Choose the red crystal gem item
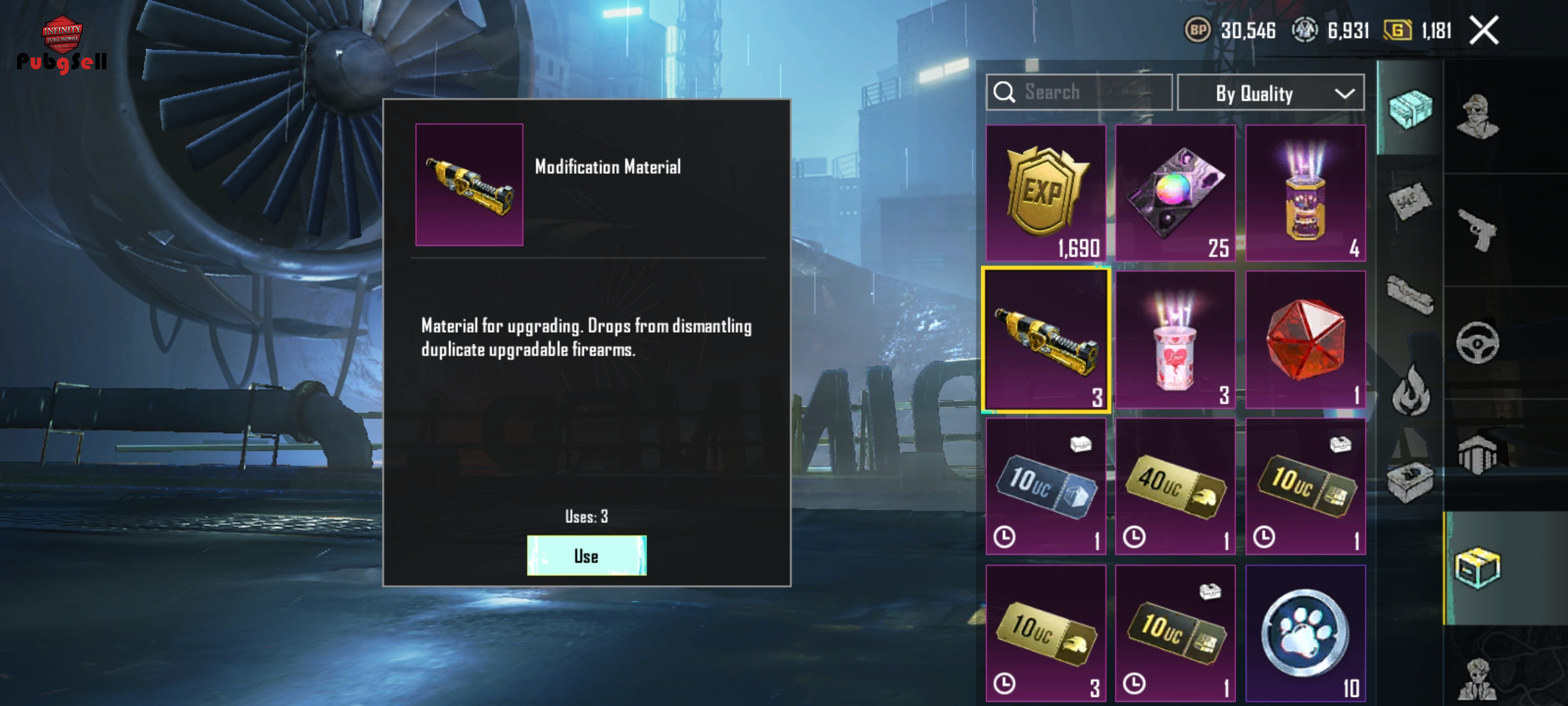This screenshot has height=706, width=1568. click(1305, 340)
